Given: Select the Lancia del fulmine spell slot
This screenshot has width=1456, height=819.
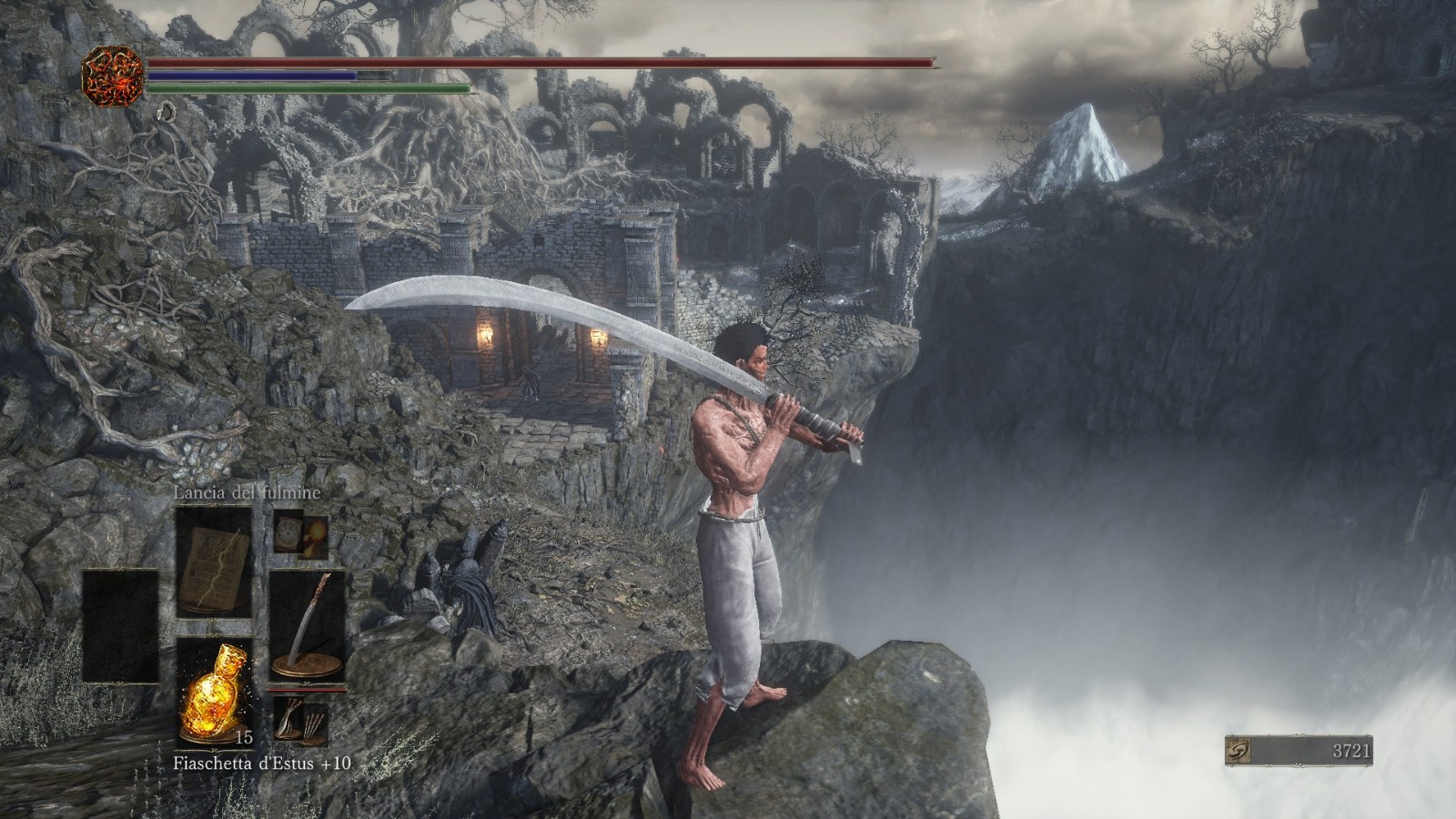Looking at the screenshot, I should click(x=214, y=561).
